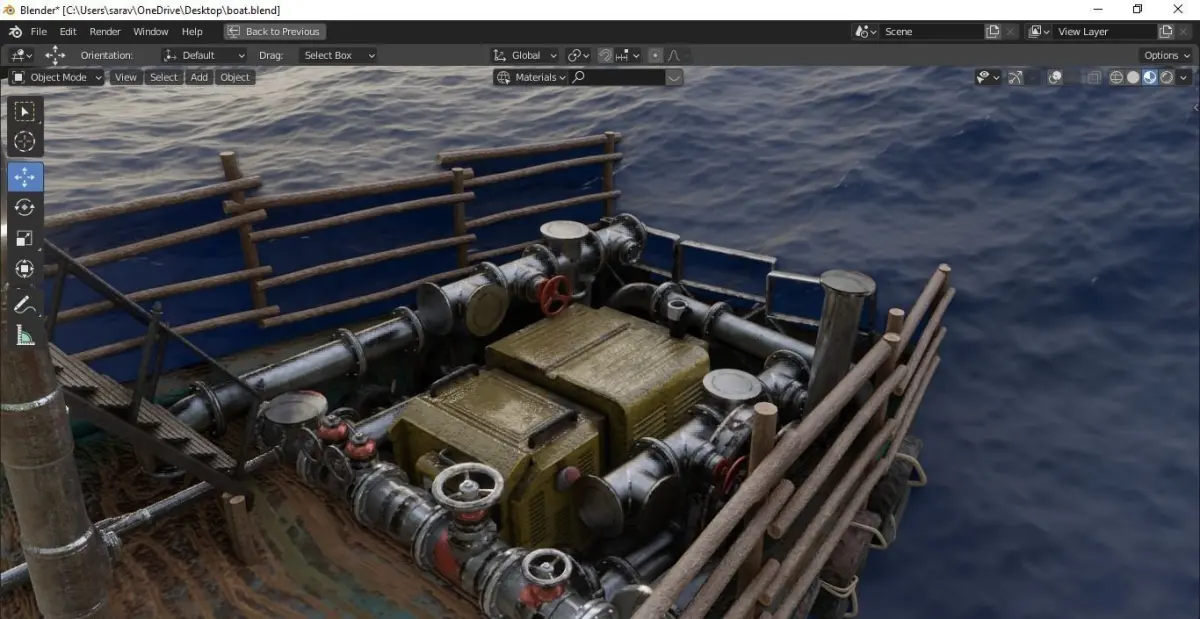Image resolution: width=1200 pixels, height=619 pixels.
Task: Open the Object menu
Action: pos(235,77)
